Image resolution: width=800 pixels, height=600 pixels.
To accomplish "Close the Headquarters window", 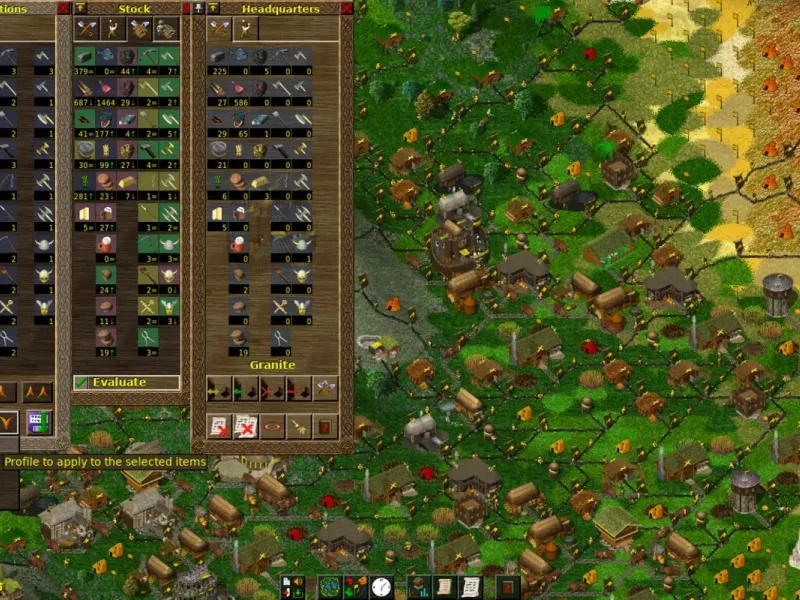I will pos(344,8).
